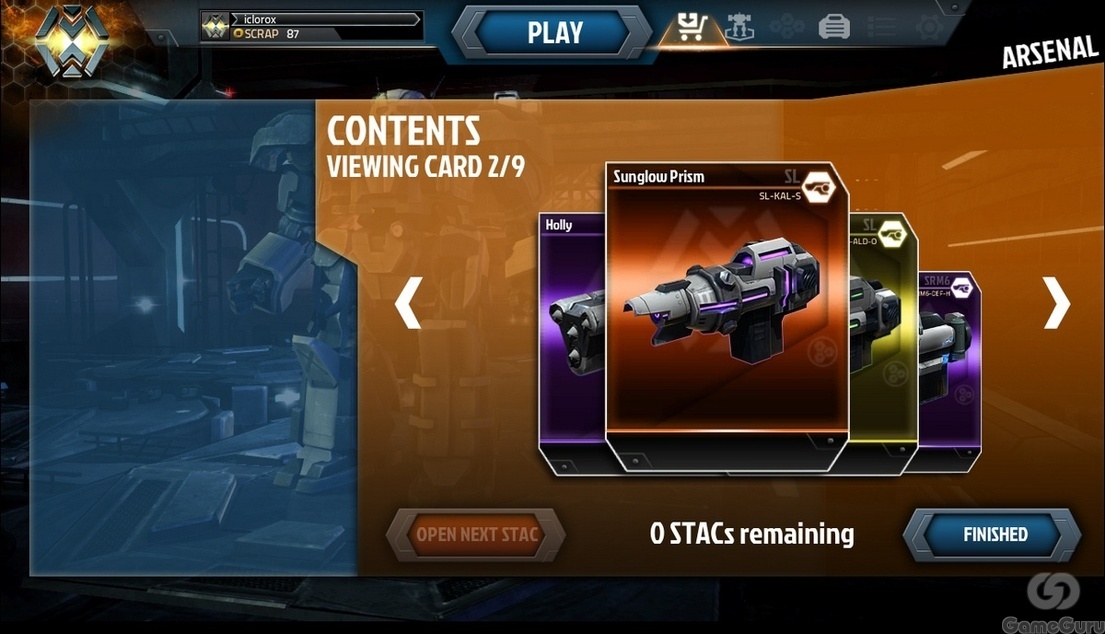The image size is (1105, 634).
Task: Click the Open Next STAC button
Action: 477,535
